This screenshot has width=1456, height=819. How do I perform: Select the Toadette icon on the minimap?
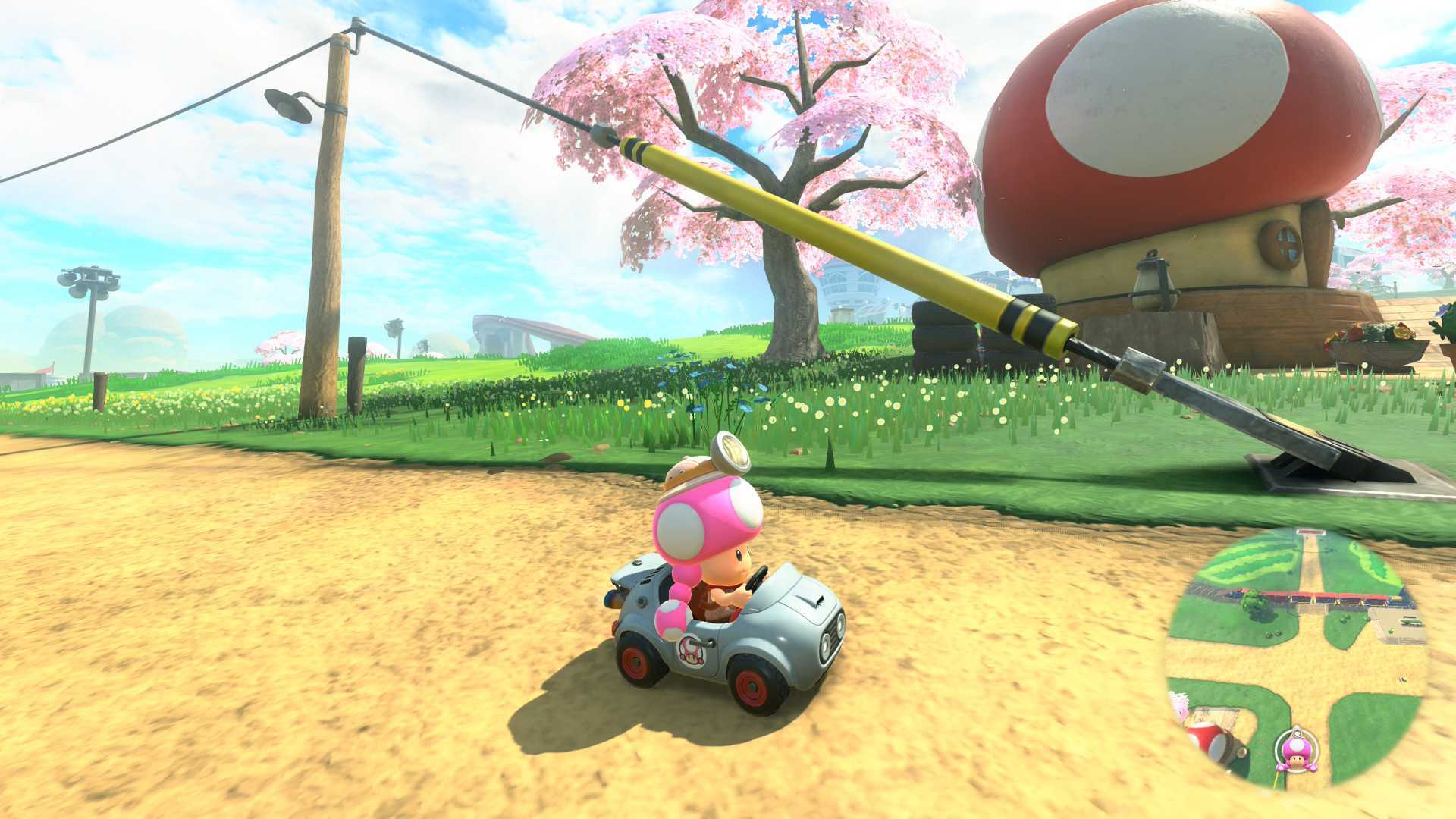[x=1297, y=751]
